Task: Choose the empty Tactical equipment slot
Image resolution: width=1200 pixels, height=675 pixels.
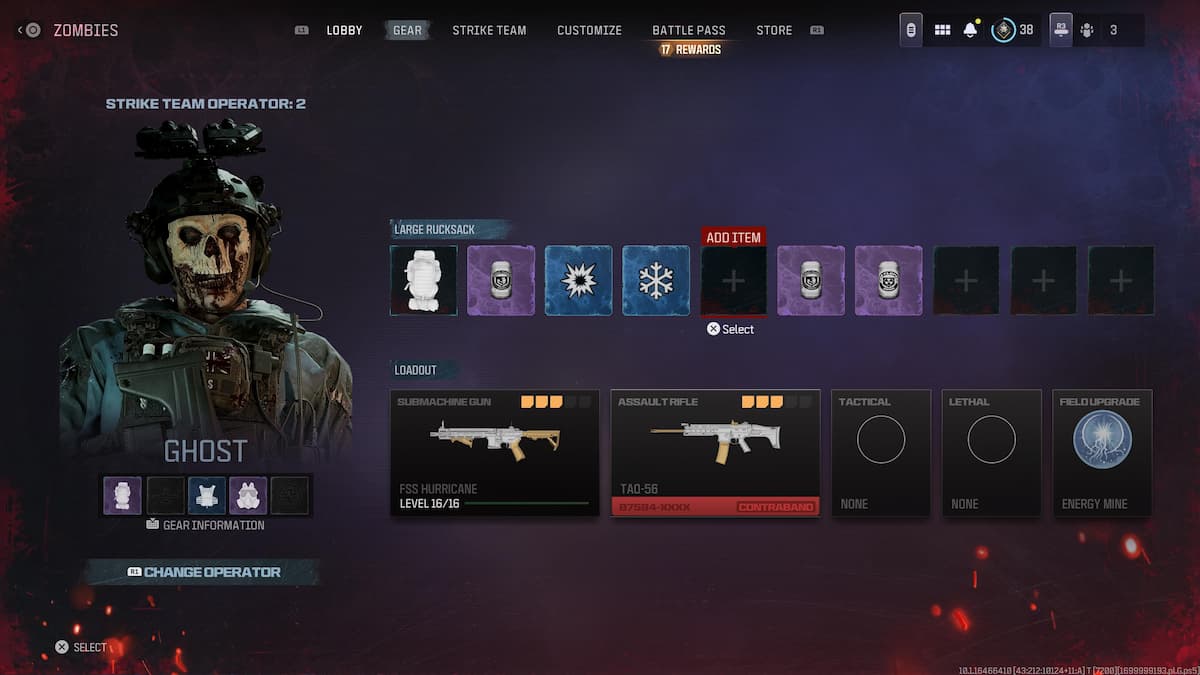Action: coord(881,453)
